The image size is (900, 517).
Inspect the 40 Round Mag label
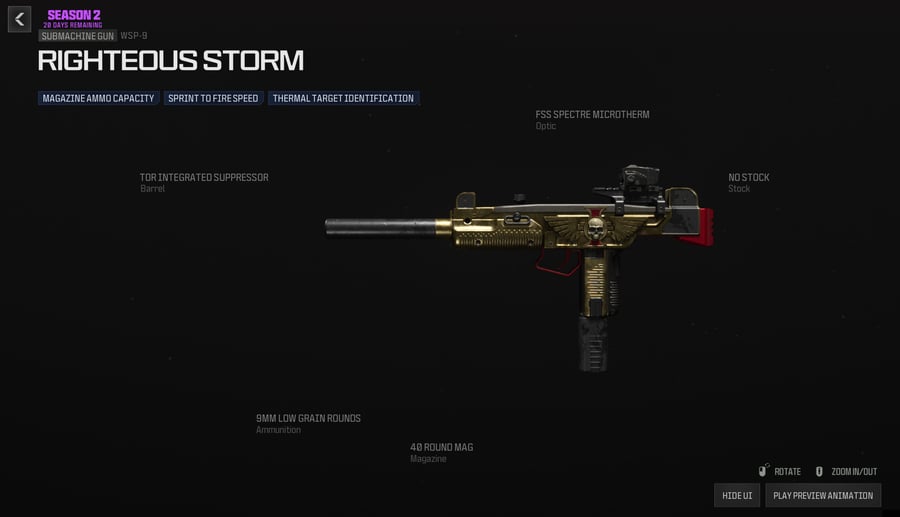click(441, 448)
